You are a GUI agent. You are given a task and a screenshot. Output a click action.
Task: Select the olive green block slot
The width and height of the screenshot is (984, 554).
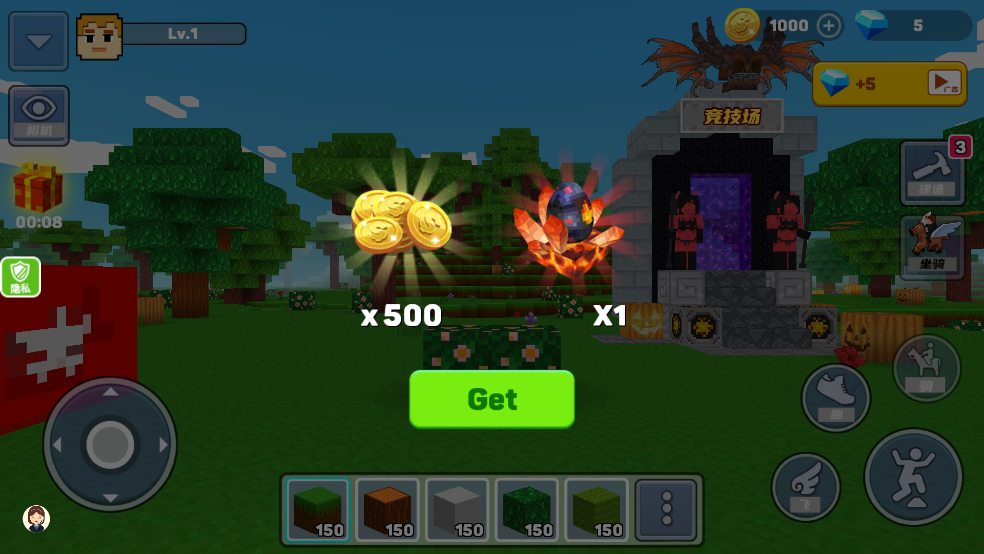click(597, 509)
